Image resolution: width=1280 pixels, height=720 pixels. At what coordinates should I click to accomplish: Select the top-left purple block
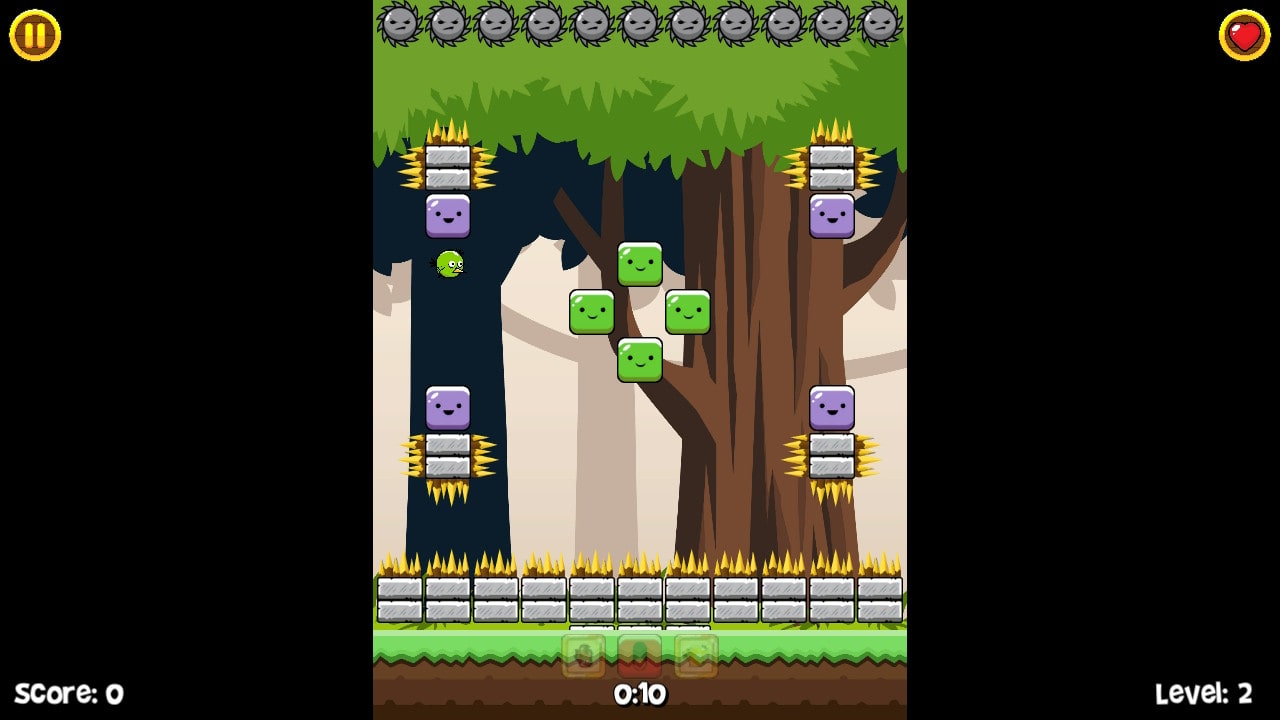pyautogui.click(x=449, y=216)
